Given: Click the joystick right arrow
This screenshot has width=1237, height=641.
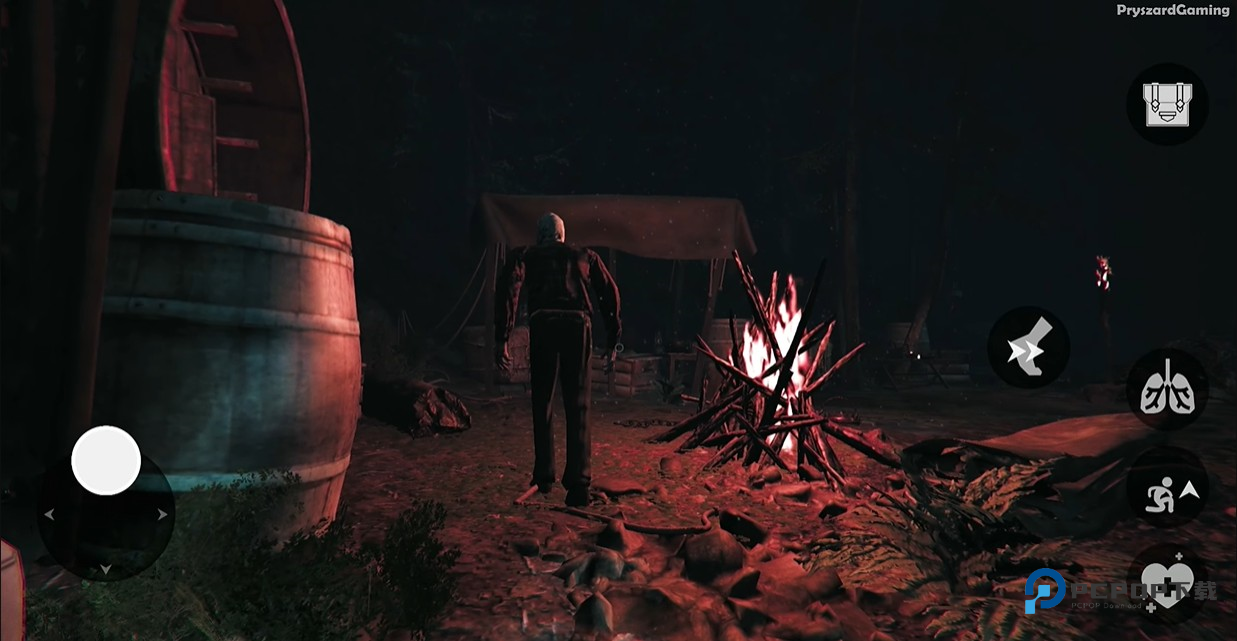Looking at the screenshot, I should (x=163, y=514).
